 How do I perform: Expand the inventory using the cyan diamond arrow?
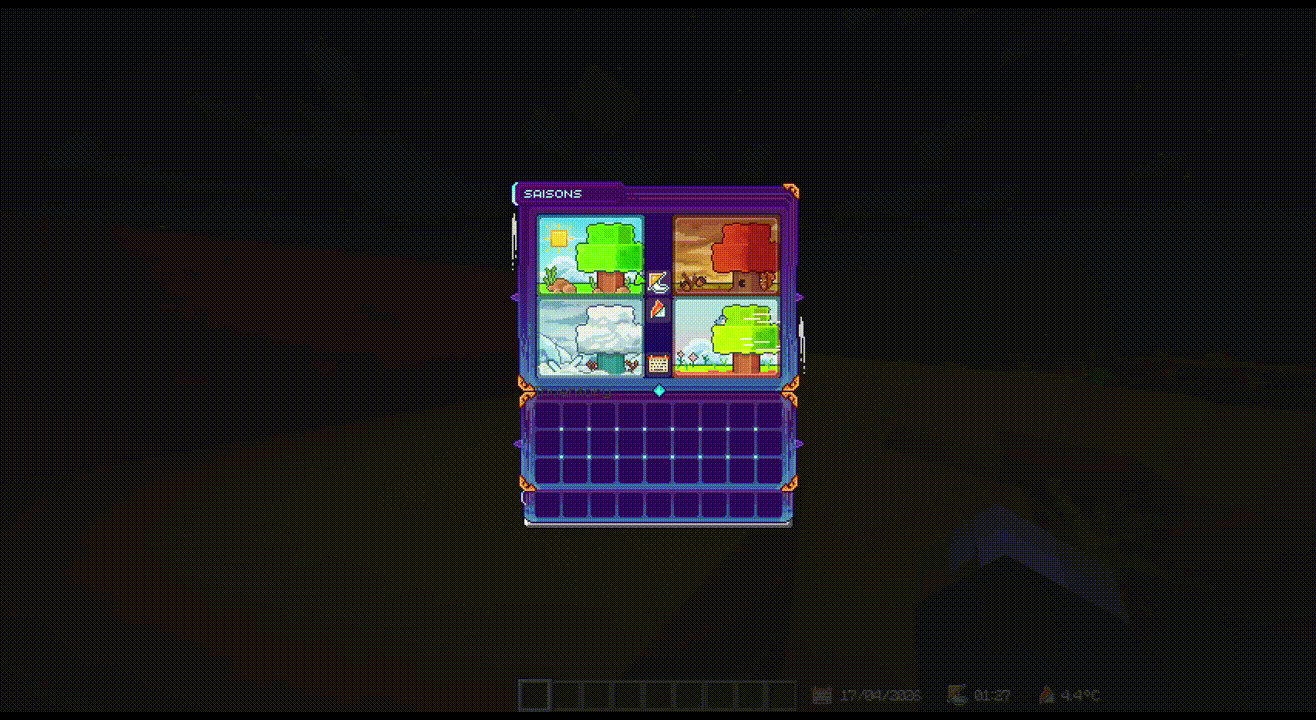(659, 391)
